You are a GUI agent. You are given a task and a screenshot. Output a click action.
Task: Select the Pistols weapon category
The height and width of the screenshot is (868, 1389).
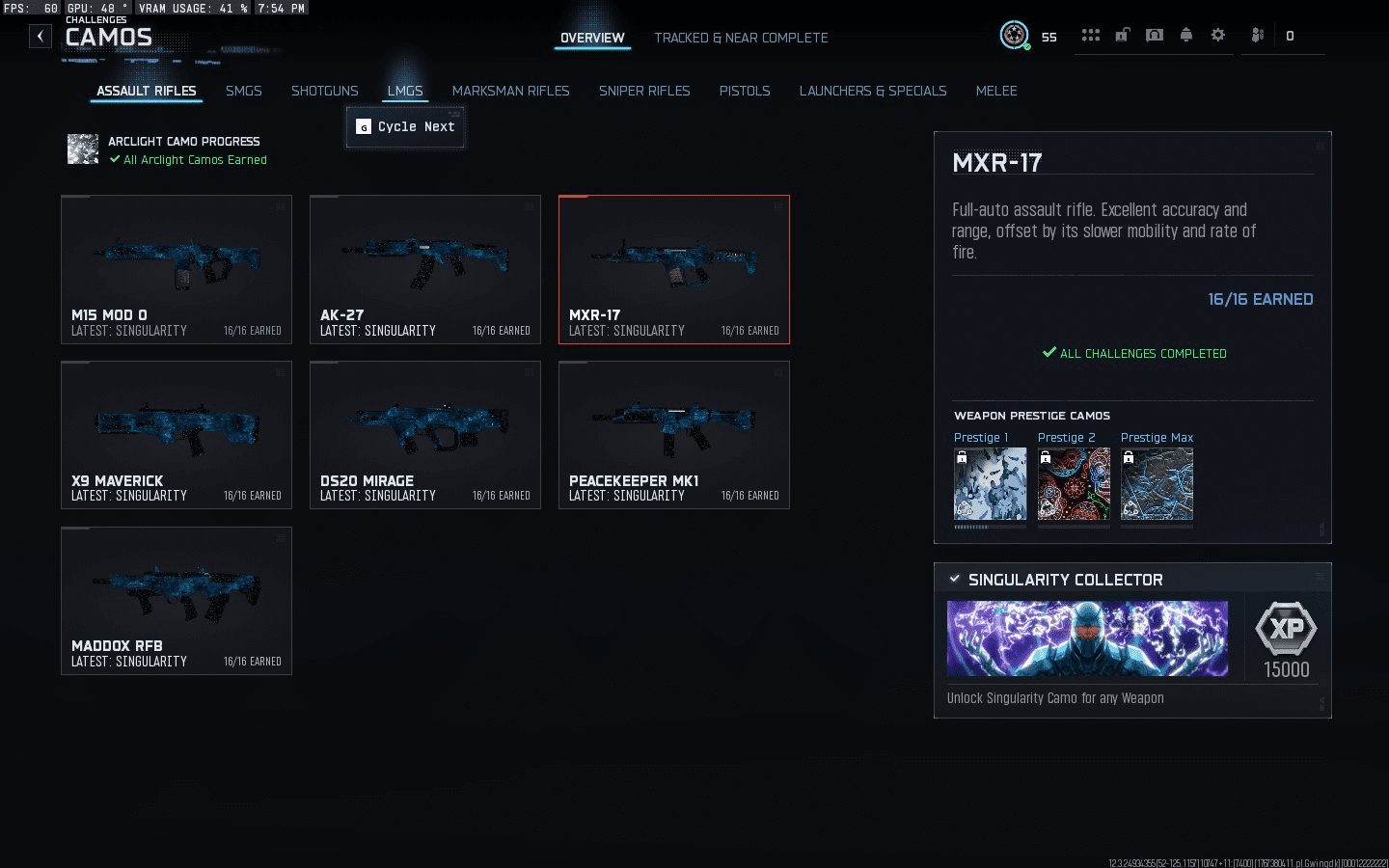[x=744, y=91]
